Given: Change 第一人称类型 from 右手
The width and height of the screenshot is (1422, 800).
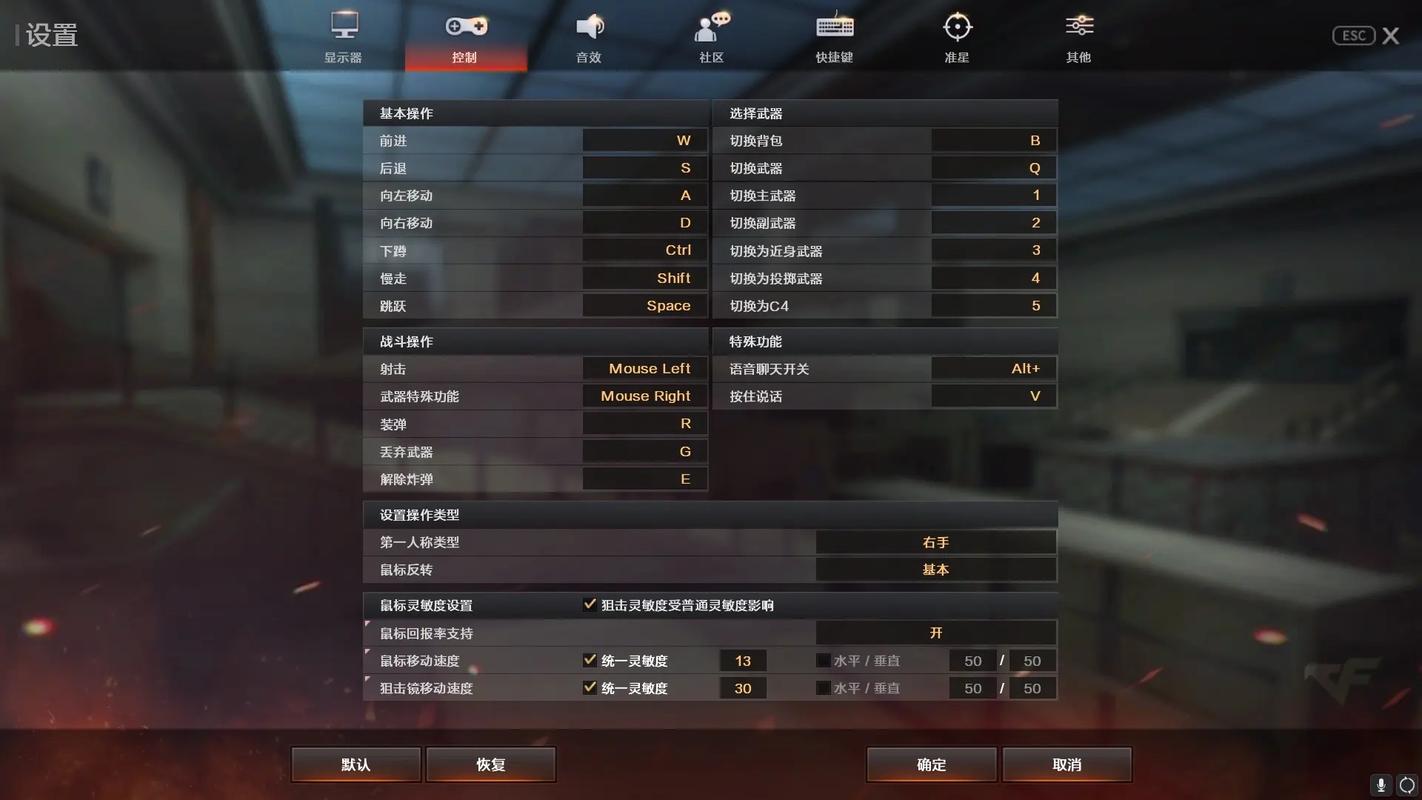Looking at the screenshot, I should 936,541.
